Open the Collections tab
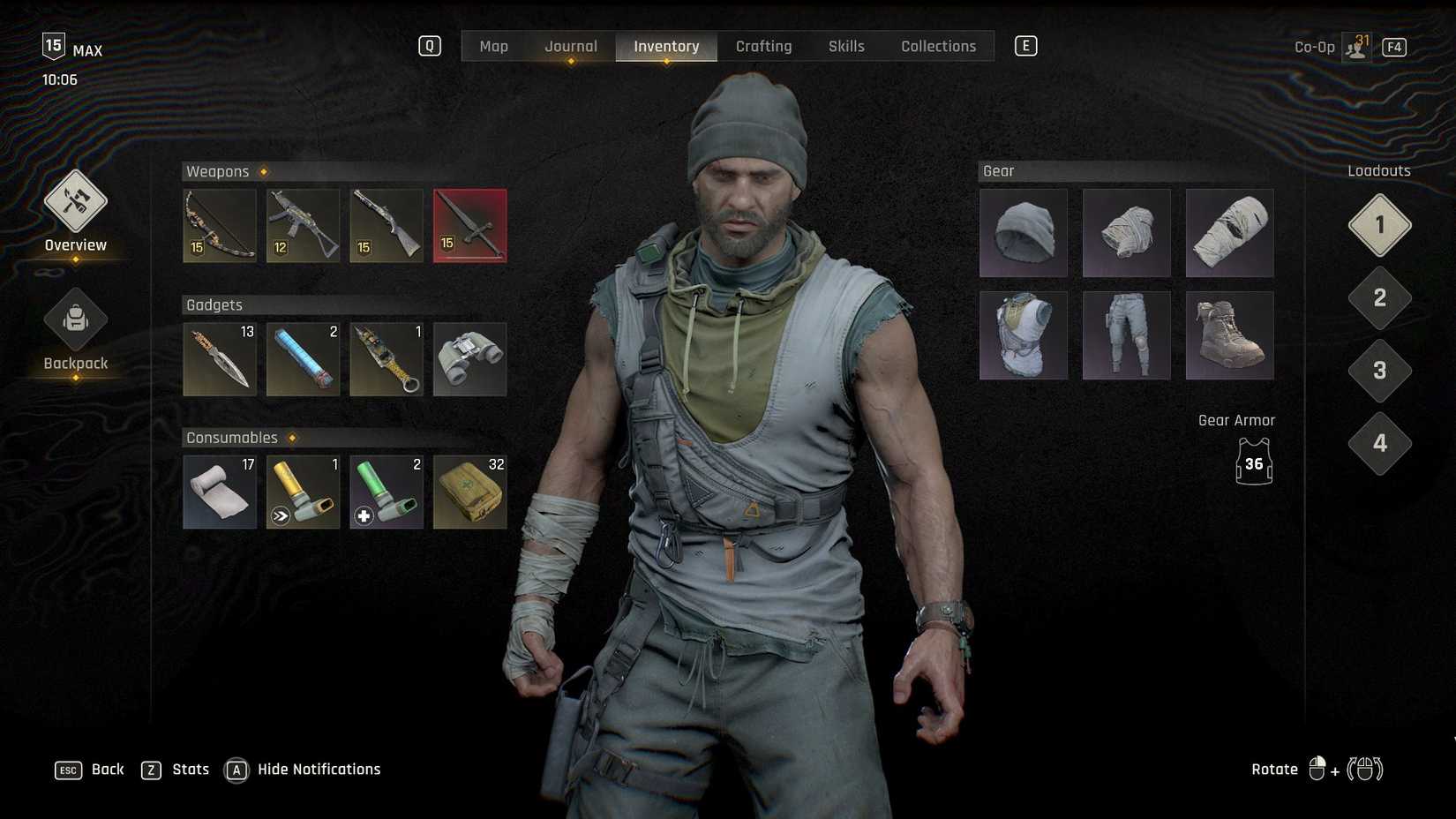The image size is (1456, 819). click(x=938, y=46)
